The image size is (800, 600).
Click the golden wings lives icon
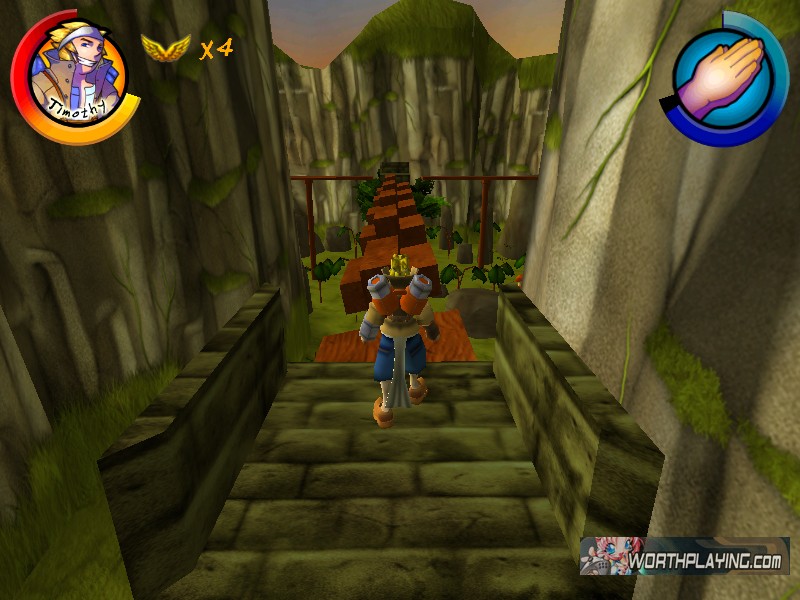point(165,48)
